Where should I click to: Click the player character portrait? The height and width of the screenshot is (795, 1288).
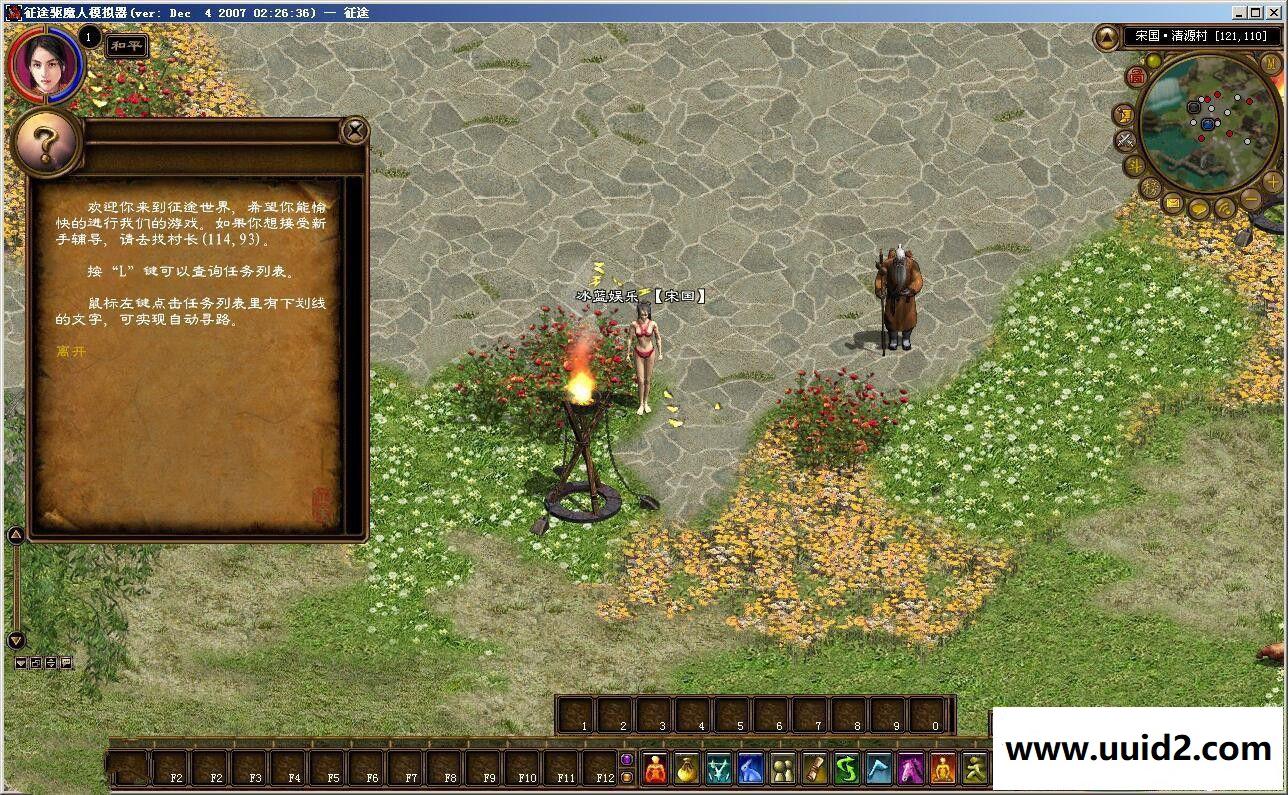point(43,64)
